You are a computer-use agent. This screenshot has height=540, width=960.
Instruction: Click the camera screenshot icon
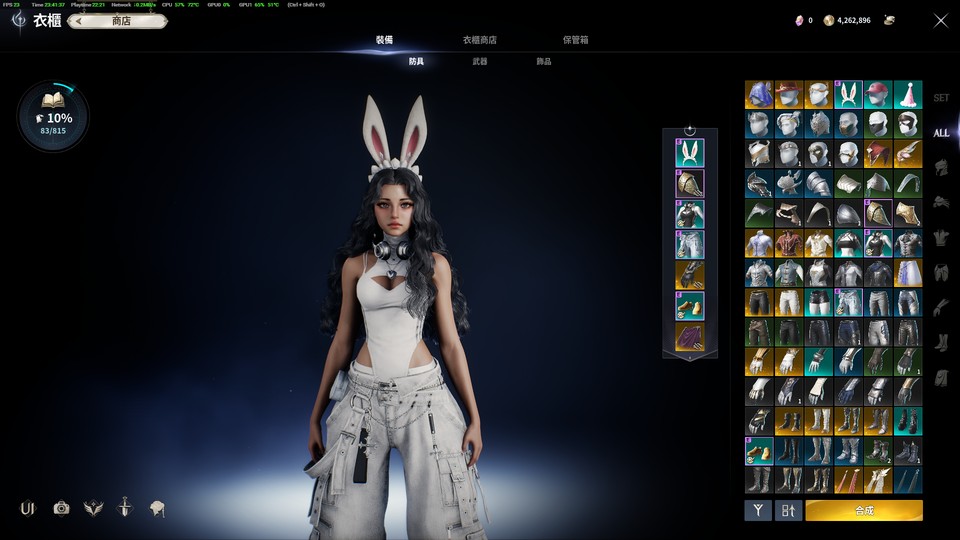point(61,508)
